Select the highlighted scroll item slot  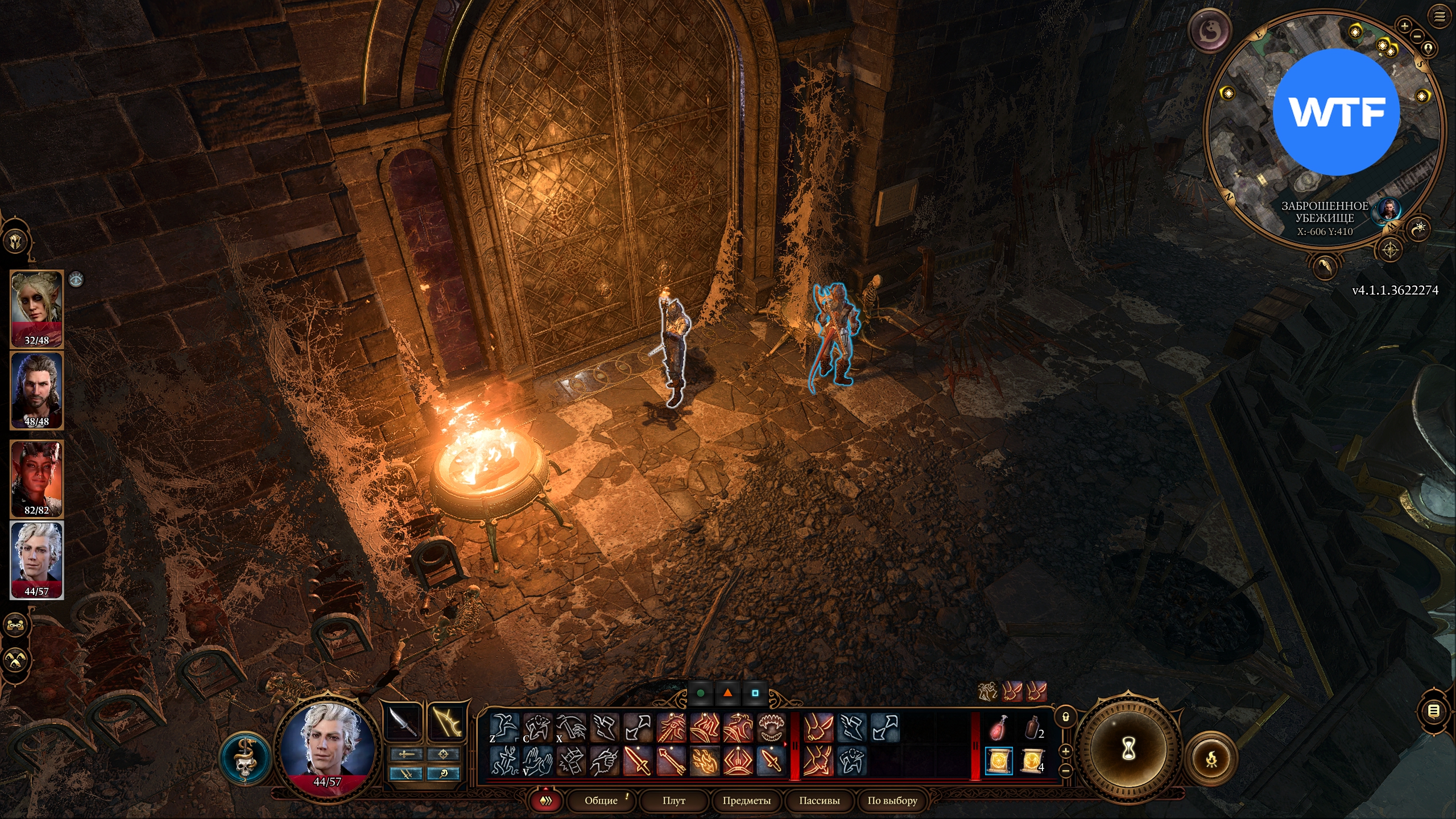(999, 761)
